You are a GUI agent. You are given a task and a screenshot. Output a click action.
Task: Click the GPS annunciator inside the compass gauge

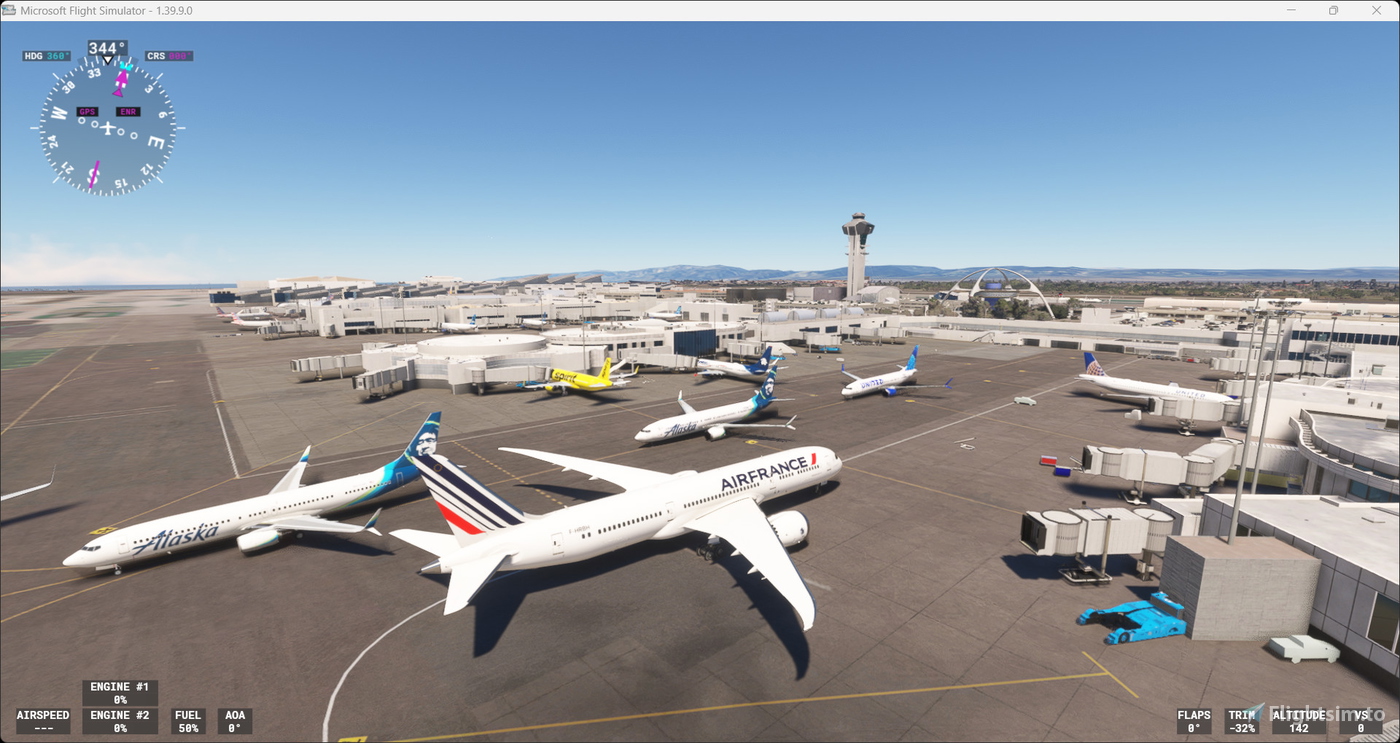[x=87, y=112]
